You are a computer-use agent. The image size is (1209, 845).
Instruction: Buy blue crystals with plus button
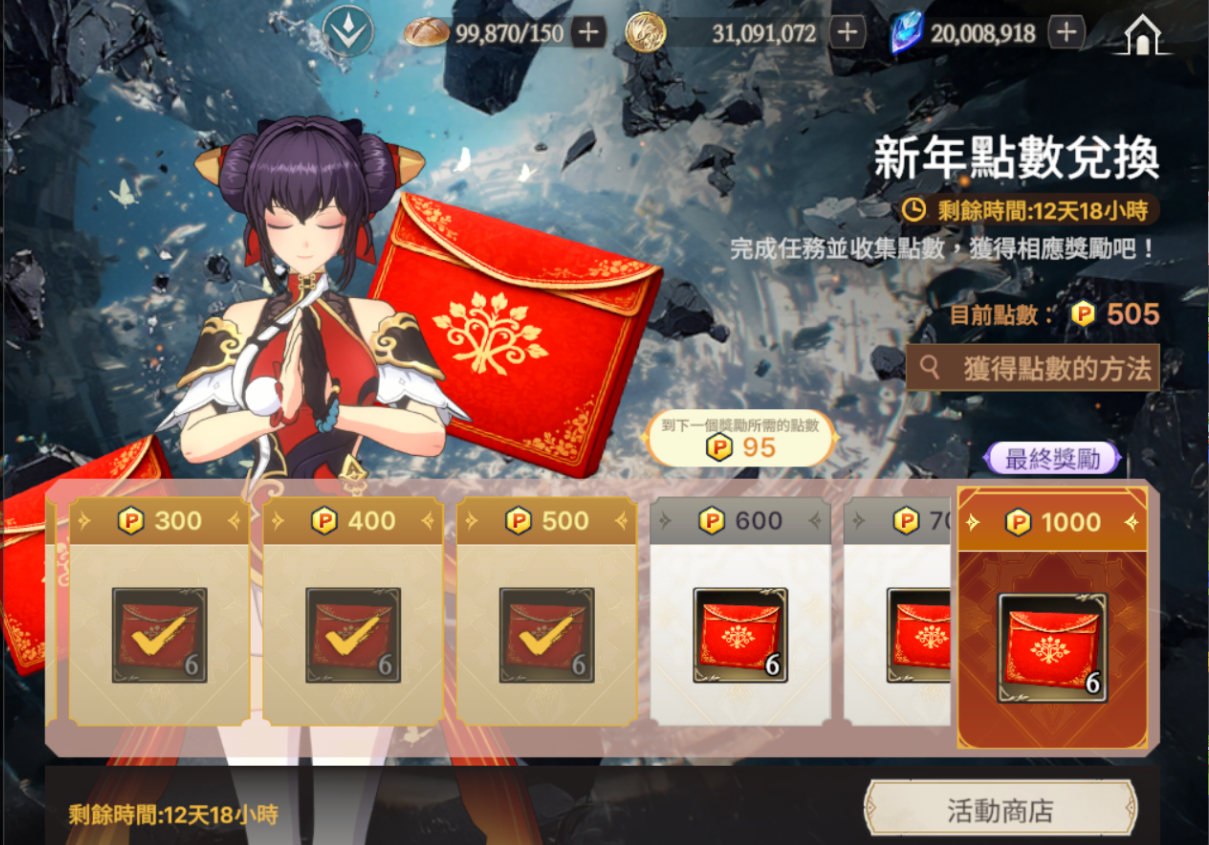1067,33
